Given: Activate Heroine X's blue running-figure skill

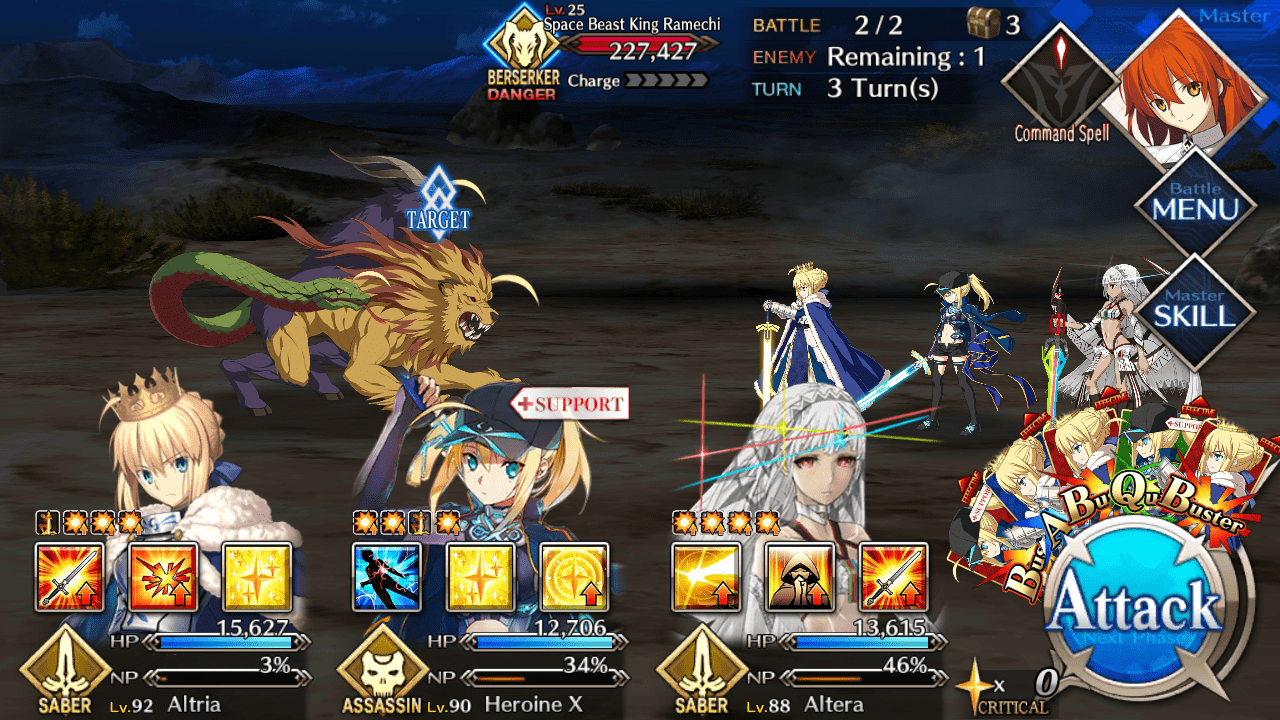Looking at the screenshot, I should click(x=387, y=577).
